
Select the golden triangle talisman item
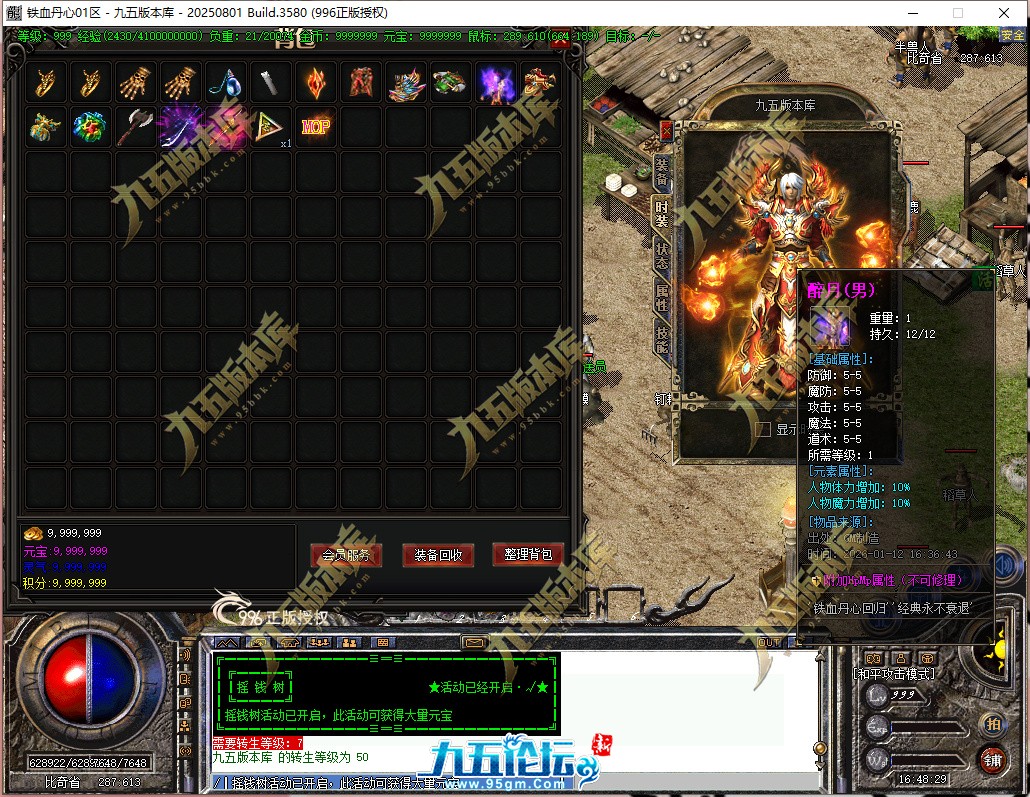(x=271, y=127)
